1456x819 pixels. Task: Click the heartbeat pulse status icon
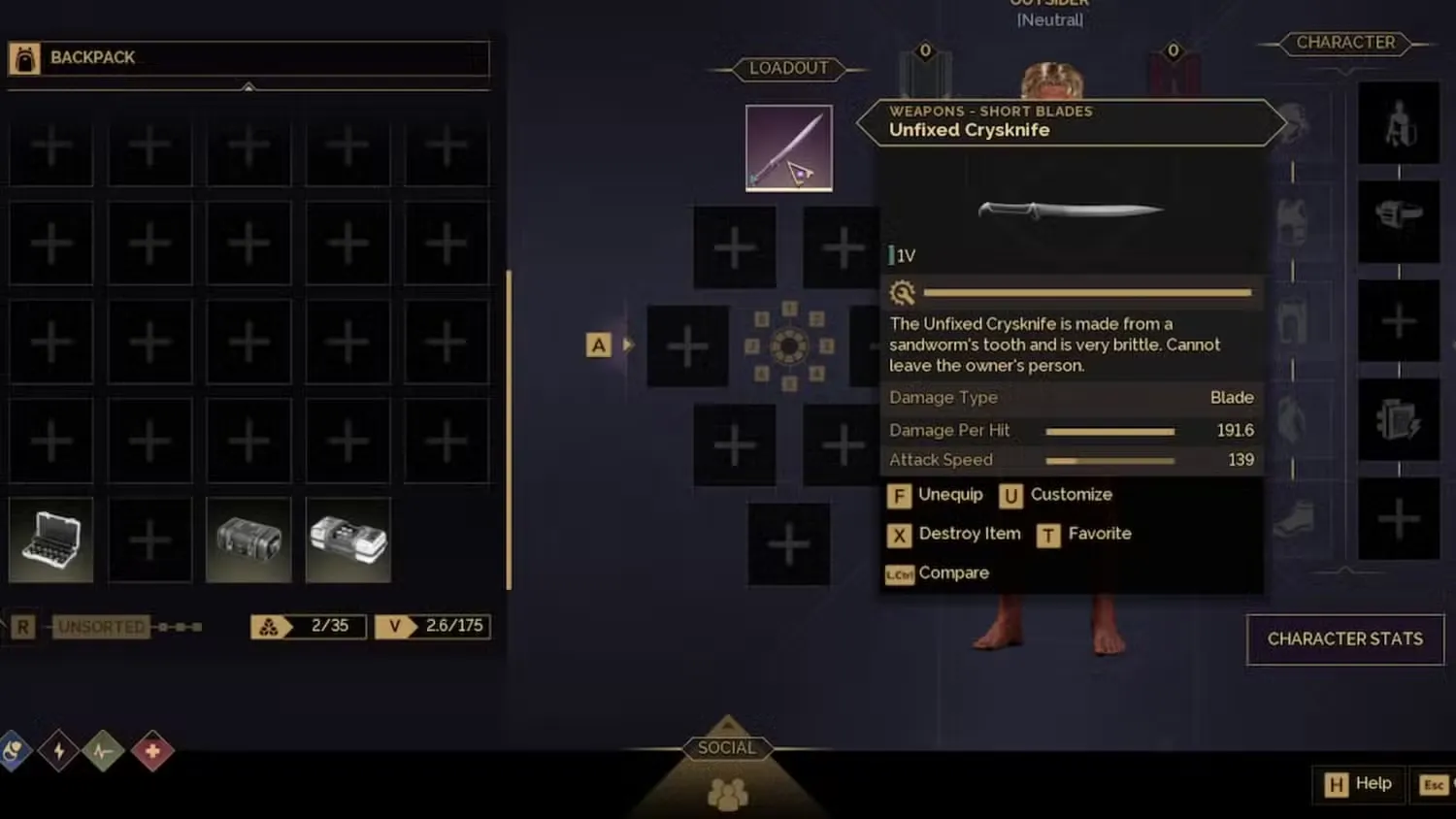tap(104, 751)
